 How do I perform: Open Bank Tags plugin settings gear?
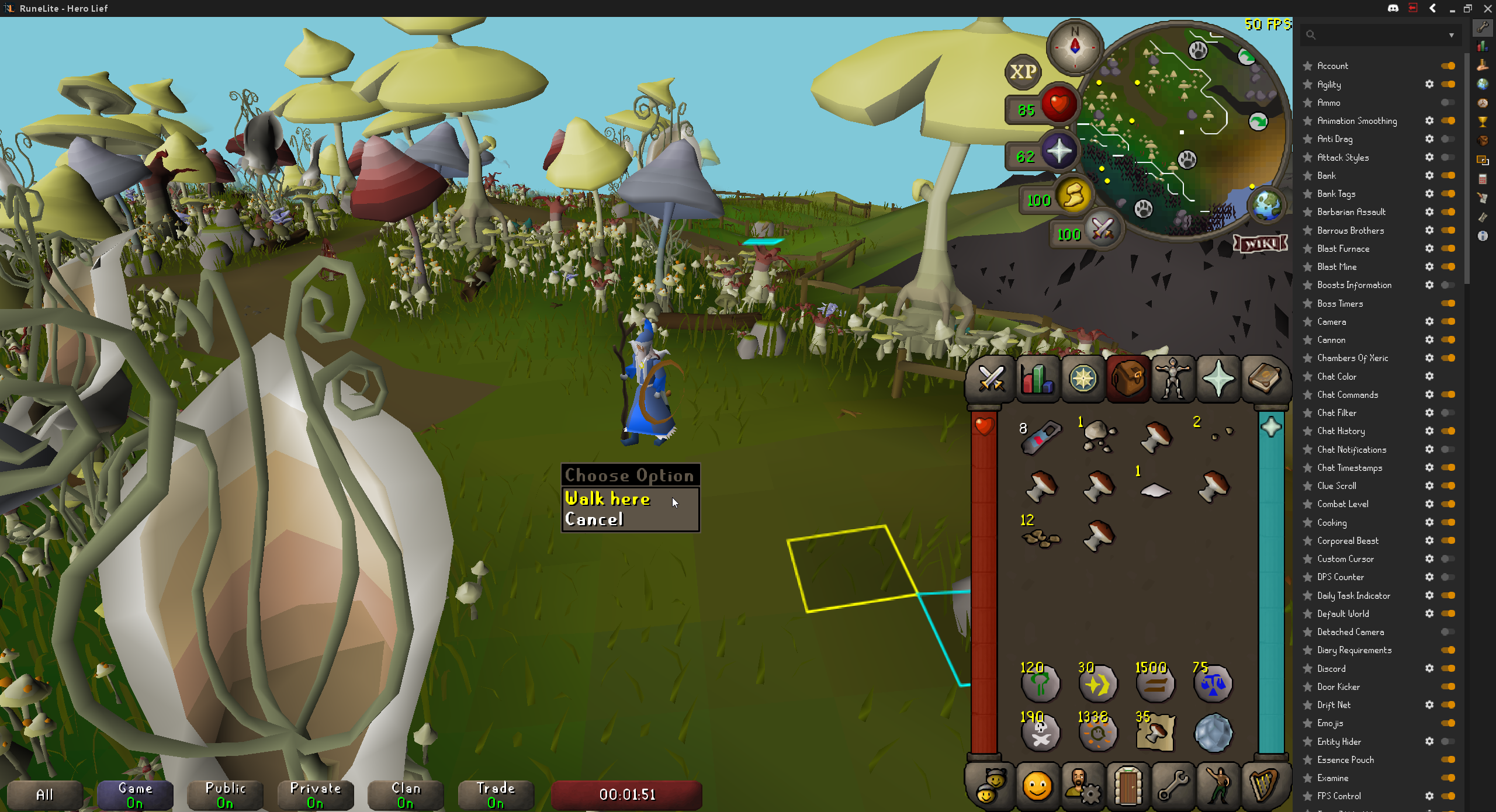(x=1429, y=194)
